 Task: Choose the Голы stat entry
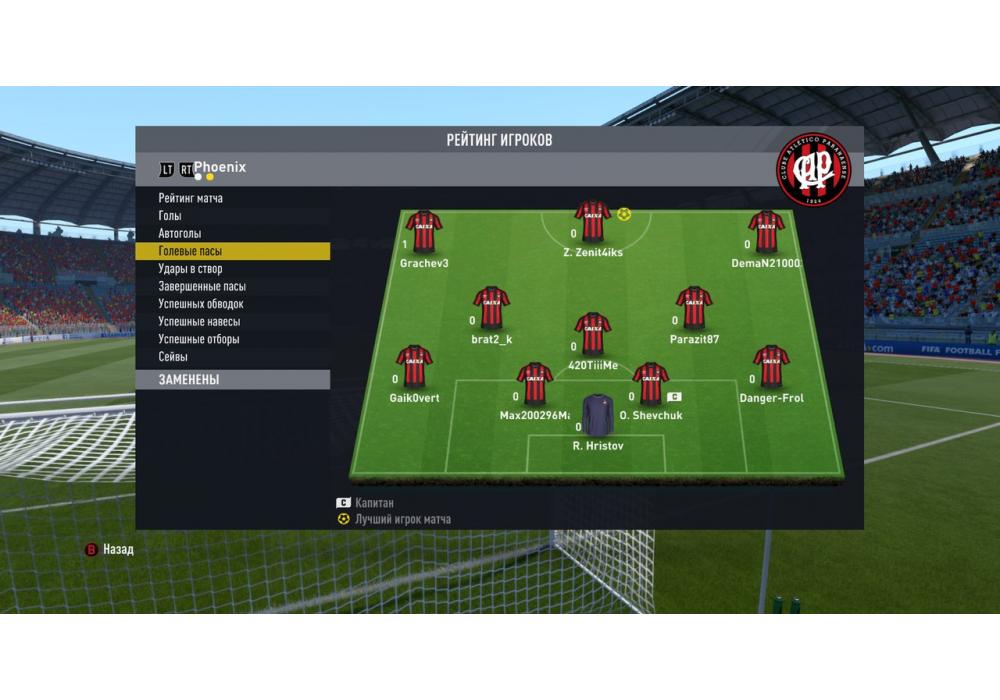click(170, 216)
